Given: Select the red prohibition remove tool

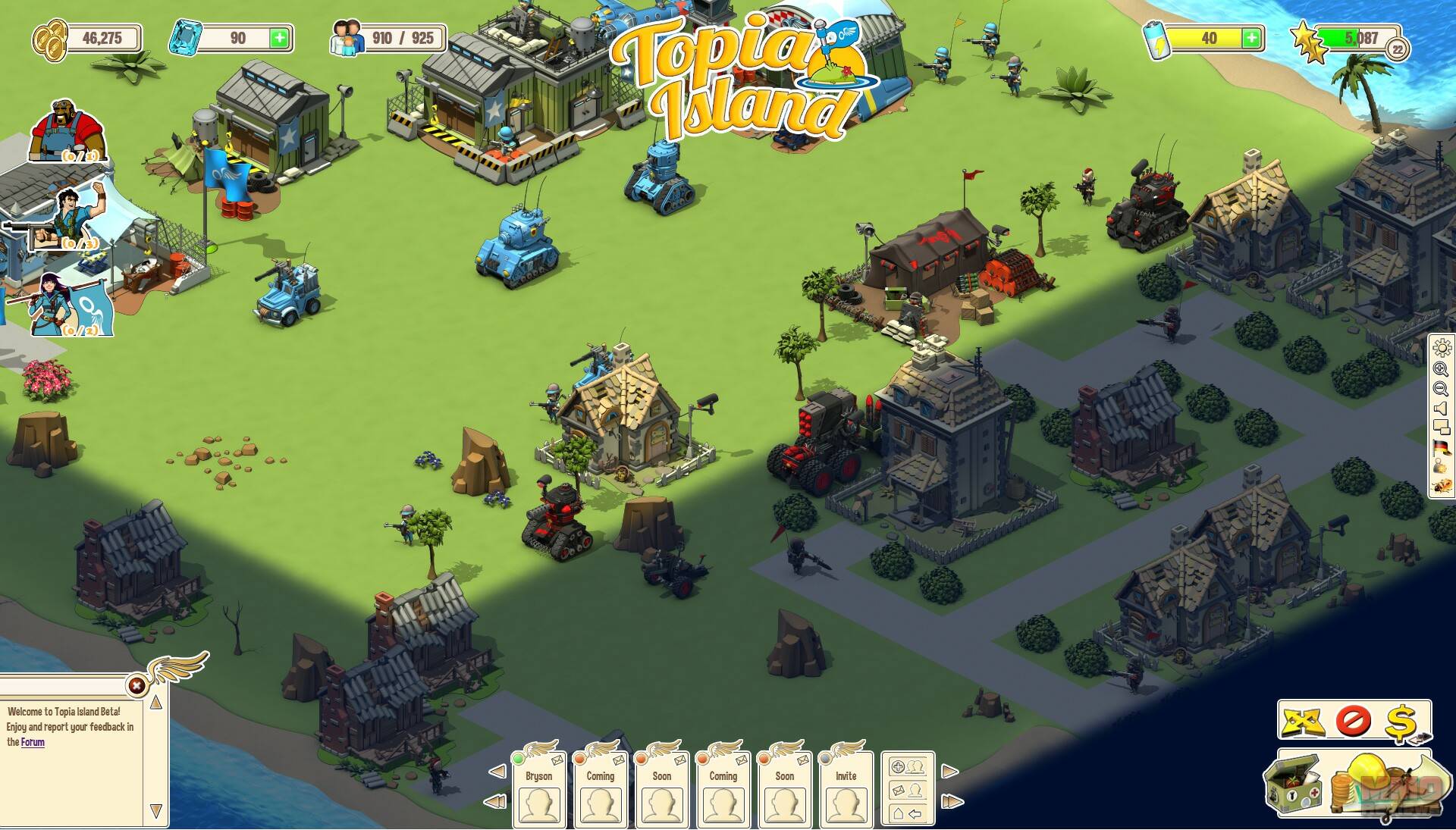Looking at the screenshot, I should (1353, 721).
